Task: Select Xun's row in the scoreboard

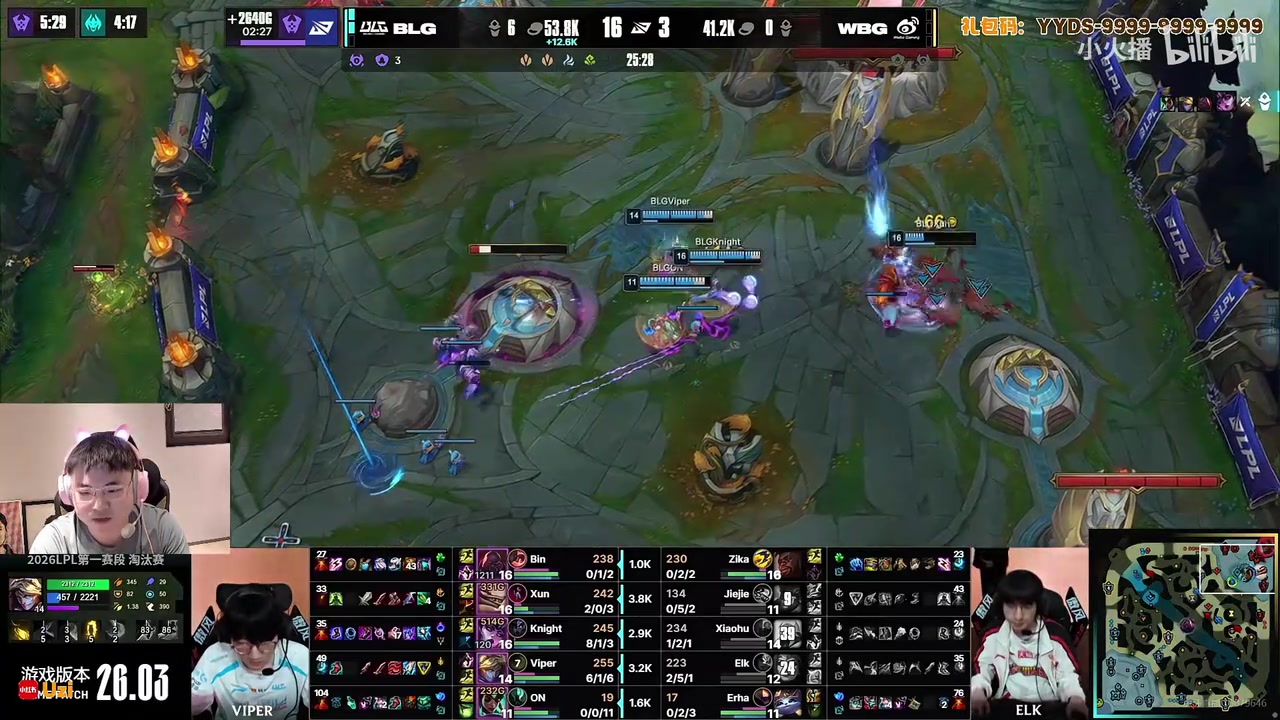Action: [x=540, y=597]
